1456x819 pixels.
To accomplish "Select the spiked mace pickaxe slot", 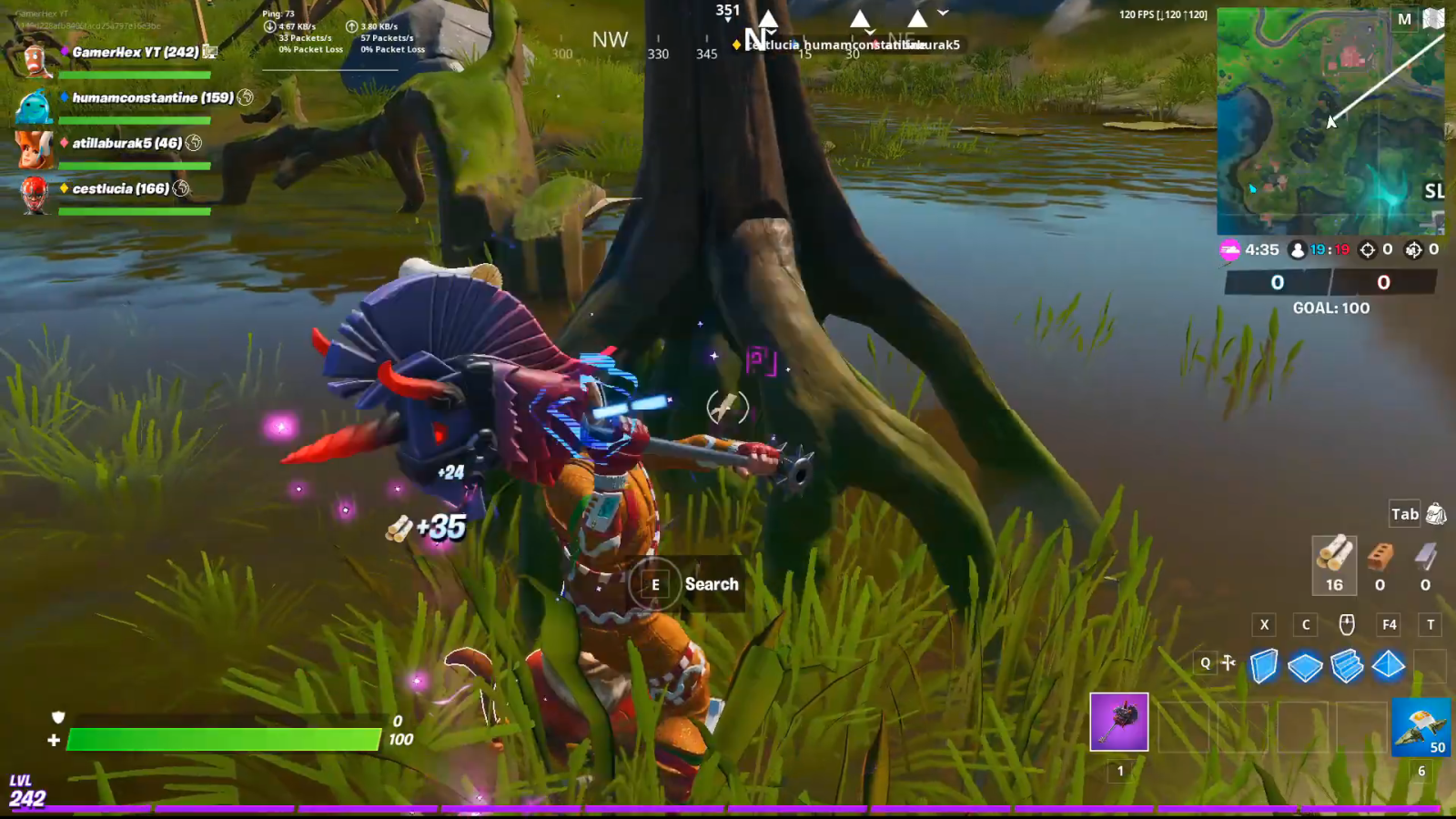I will (x=1119, y=723).
